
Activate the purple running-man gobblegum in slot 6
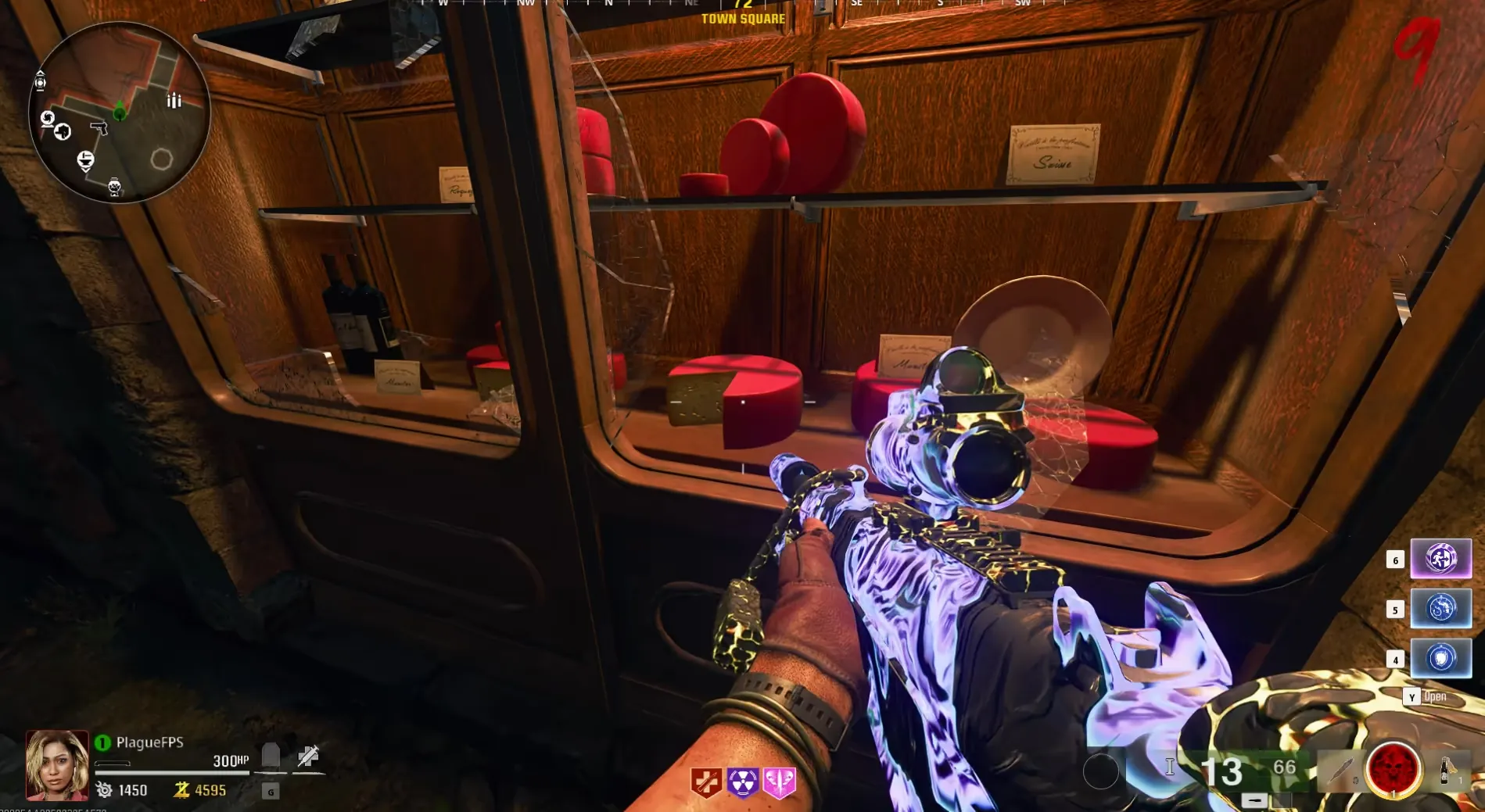click(x=1440, y=559)
